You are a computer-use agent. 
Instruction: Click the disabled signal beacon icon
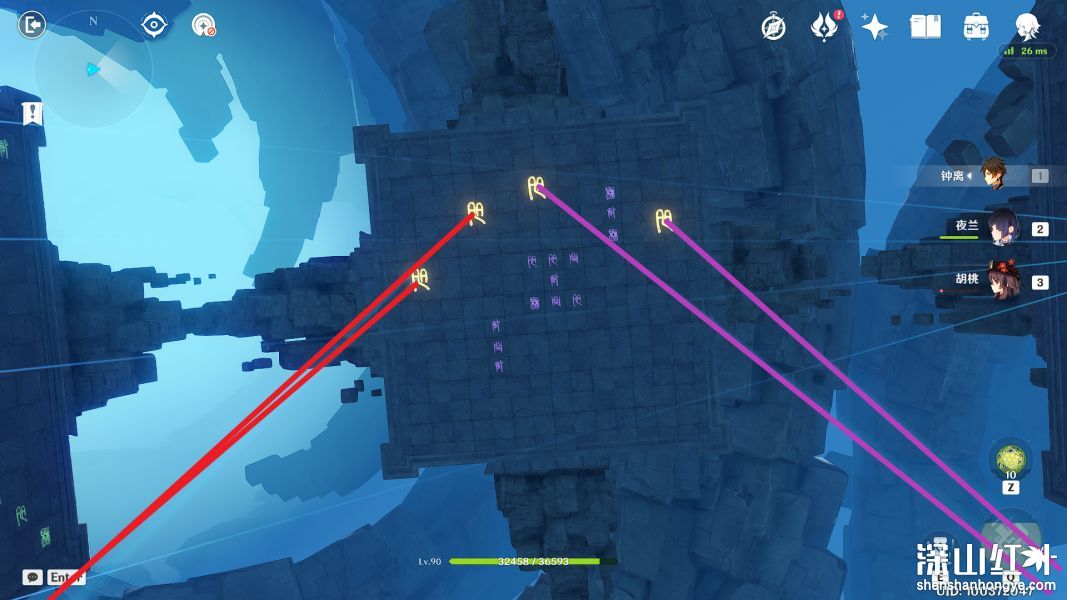[204, 25]
